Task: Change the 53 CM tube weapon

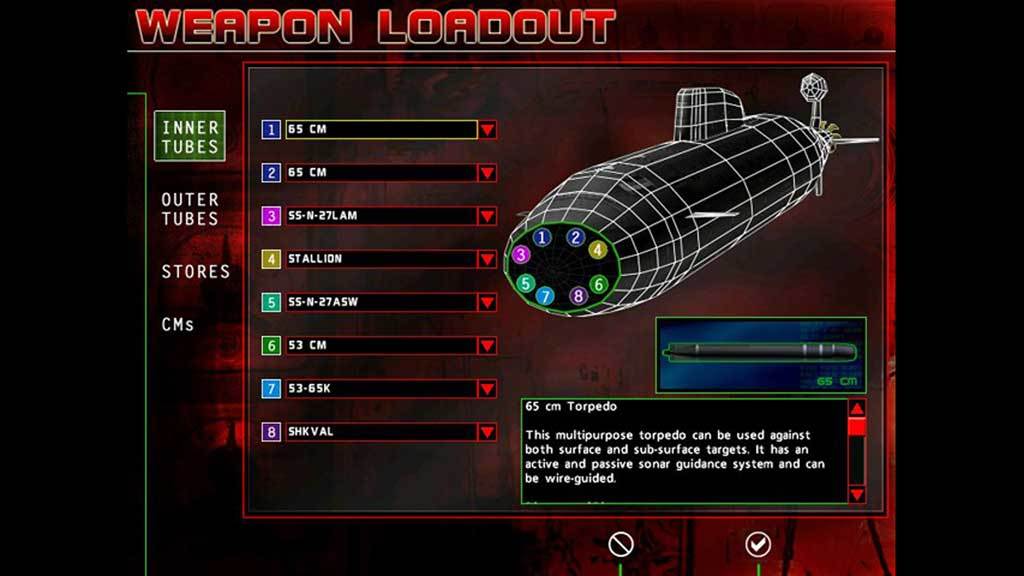Action: click(487, 345)
